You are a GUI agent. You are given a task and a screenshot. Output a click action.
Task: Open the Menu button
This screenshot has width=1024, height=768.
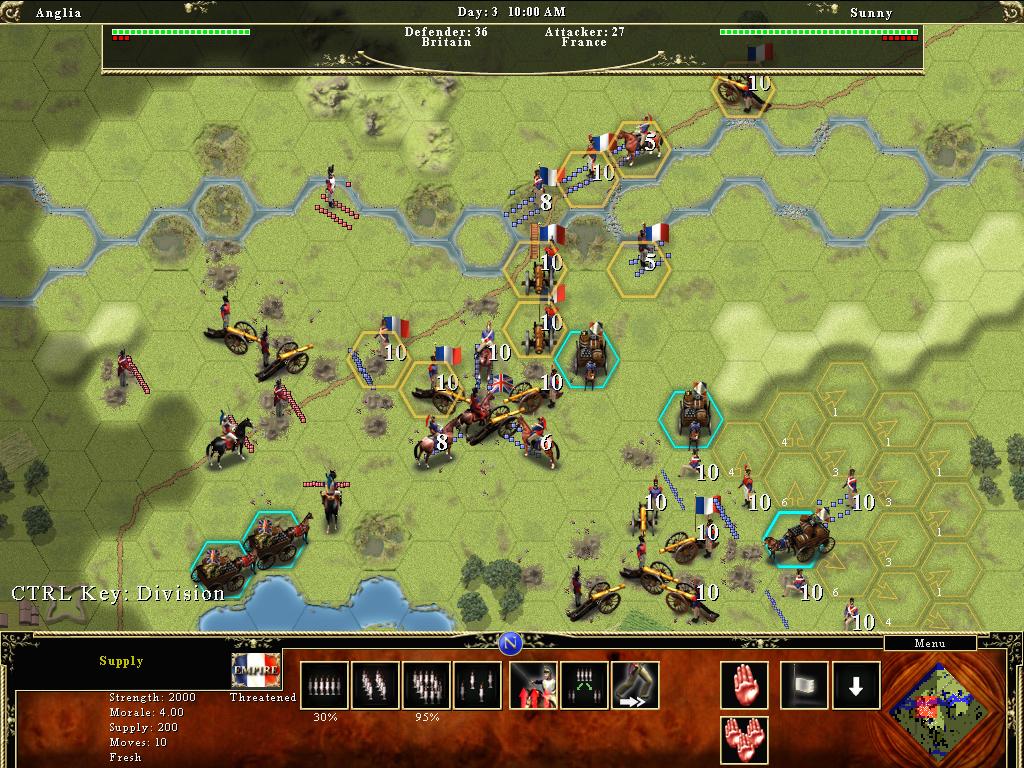[x=929, y=644]
